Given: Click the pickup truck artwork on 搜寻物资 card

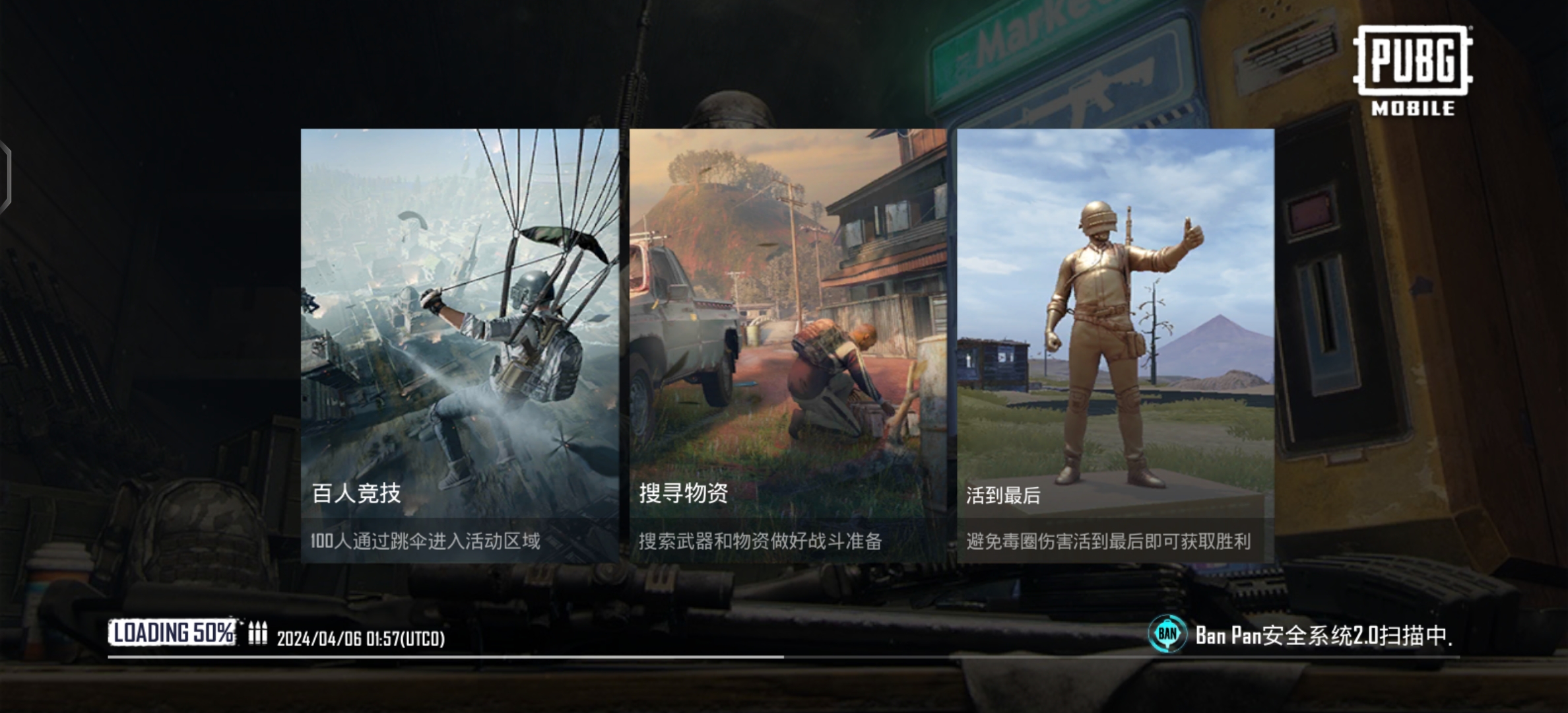Looking at the screenshot, I should [x=680, y=323].
